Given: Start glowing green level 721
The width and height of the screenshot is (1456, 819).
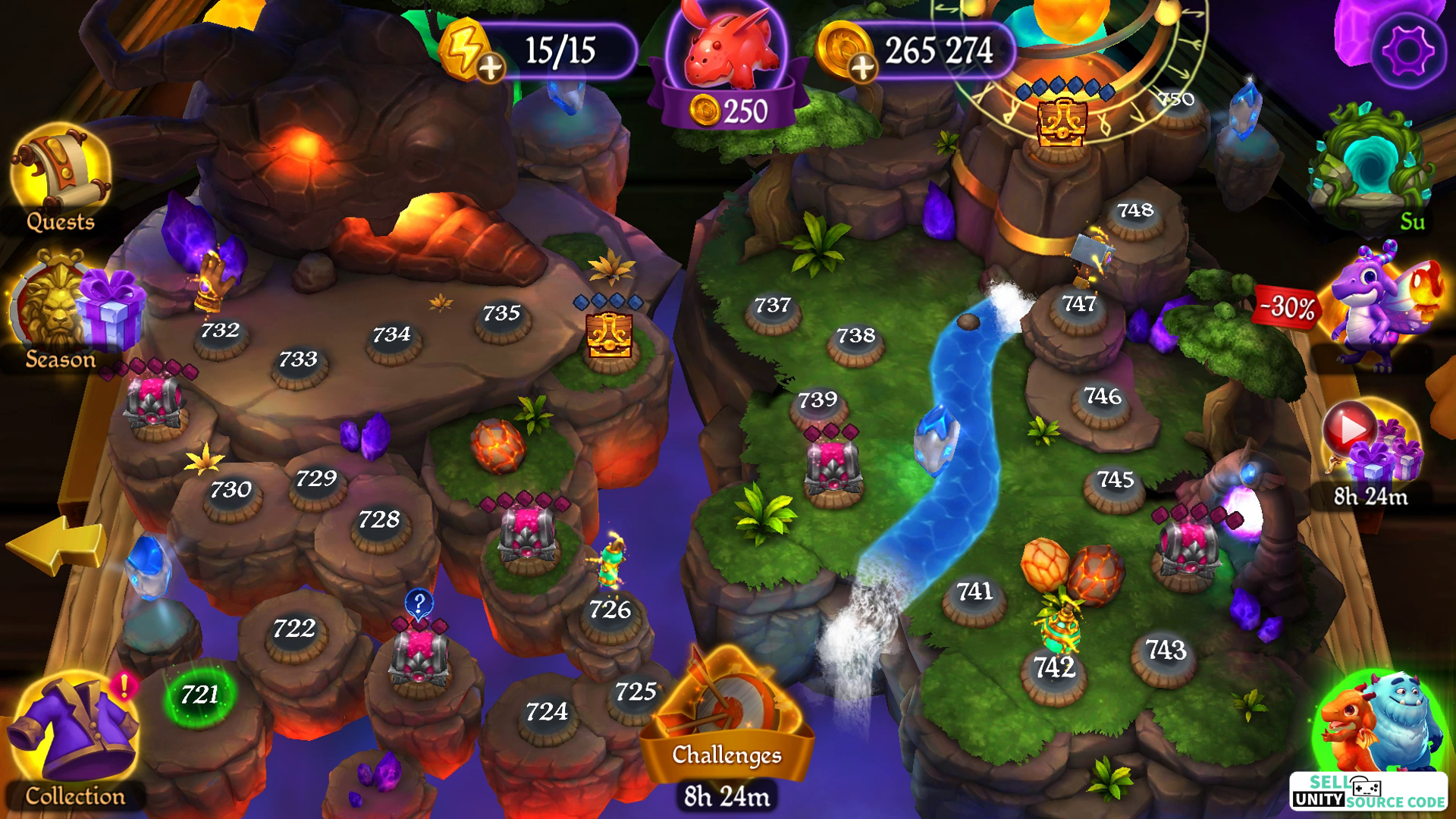Looking at the screenshot, I should coord(199,695).
